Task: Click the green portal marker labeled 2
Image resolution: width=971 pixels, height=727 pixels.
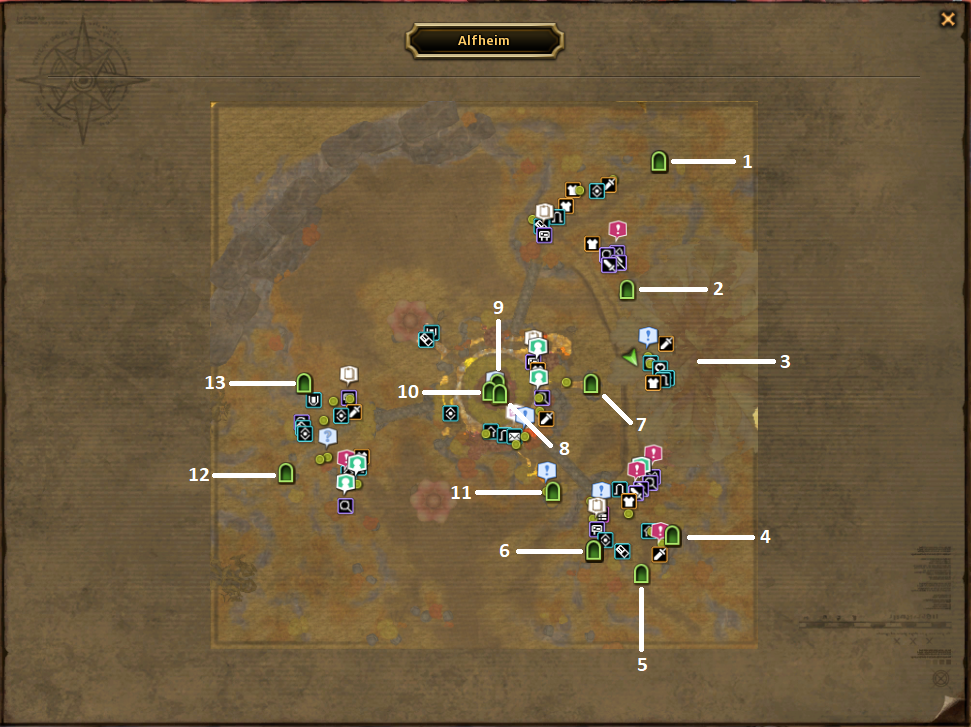Action: [x=627, y=290]
